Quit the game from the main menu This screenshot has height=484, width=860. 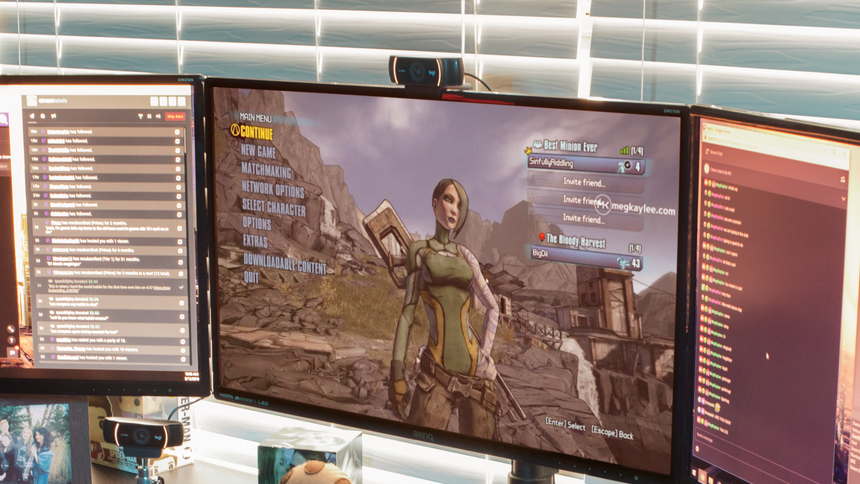(x=251, y=277)
